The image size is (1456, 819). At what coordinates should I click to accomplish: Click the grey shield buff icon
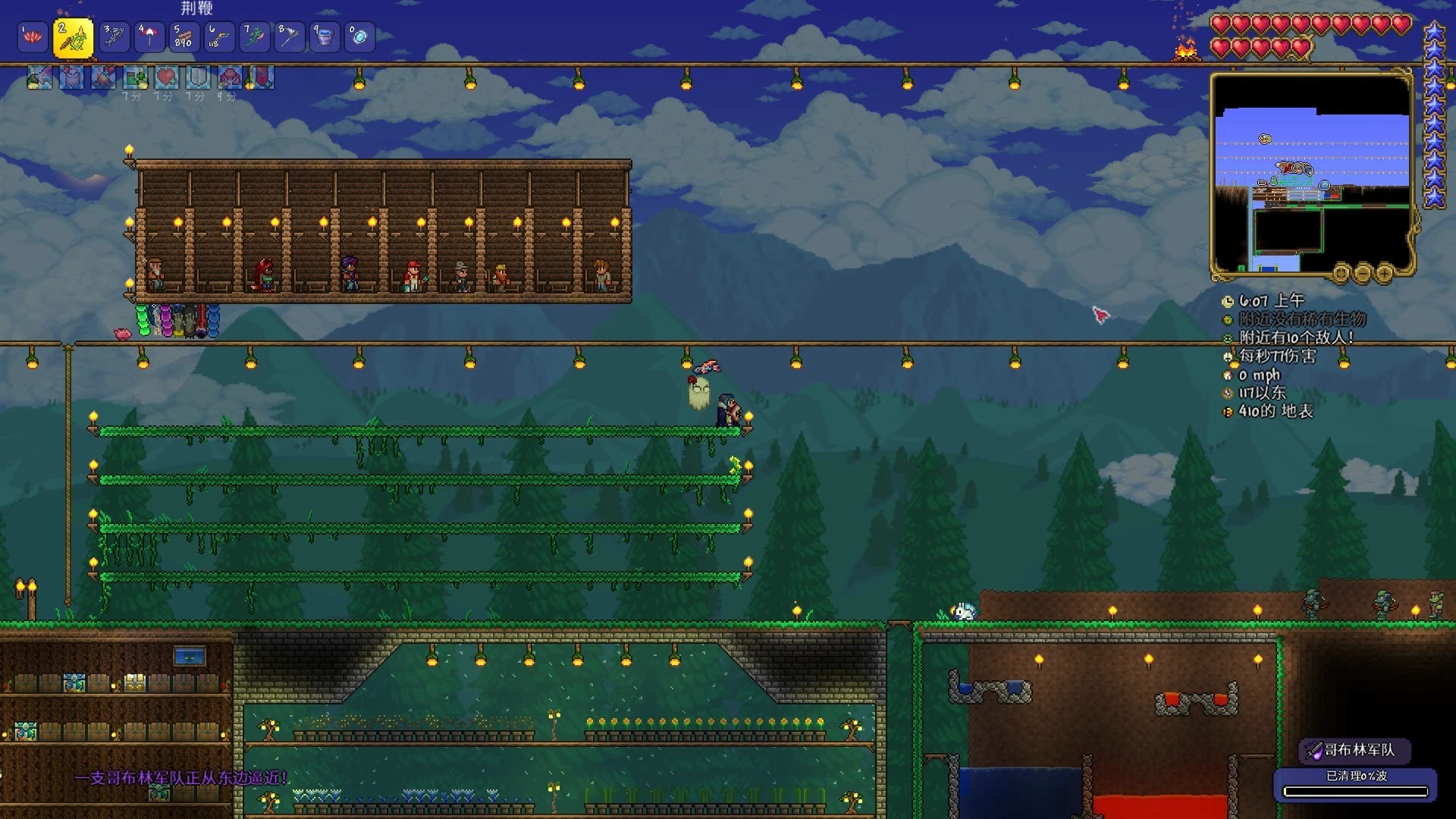coord(198,77)
